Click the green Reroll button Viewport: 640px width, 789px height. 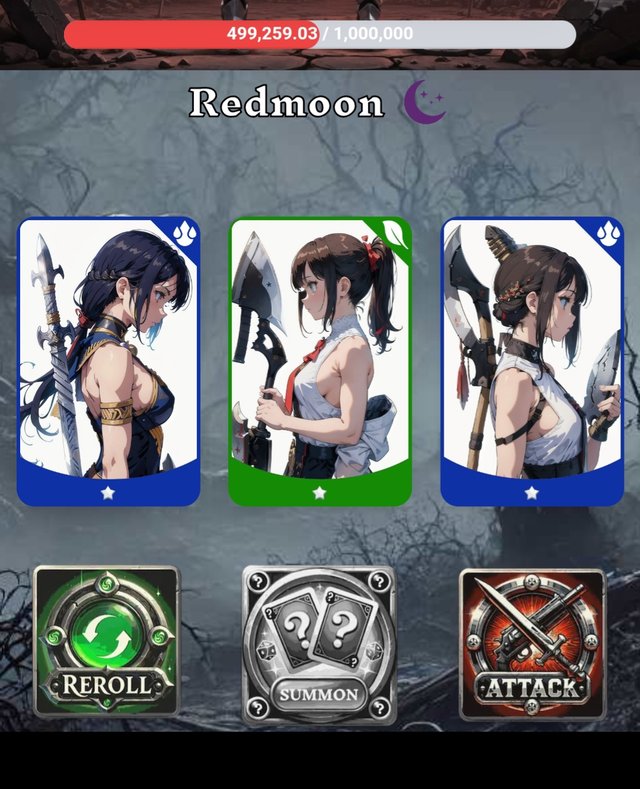tap(106, 642)
